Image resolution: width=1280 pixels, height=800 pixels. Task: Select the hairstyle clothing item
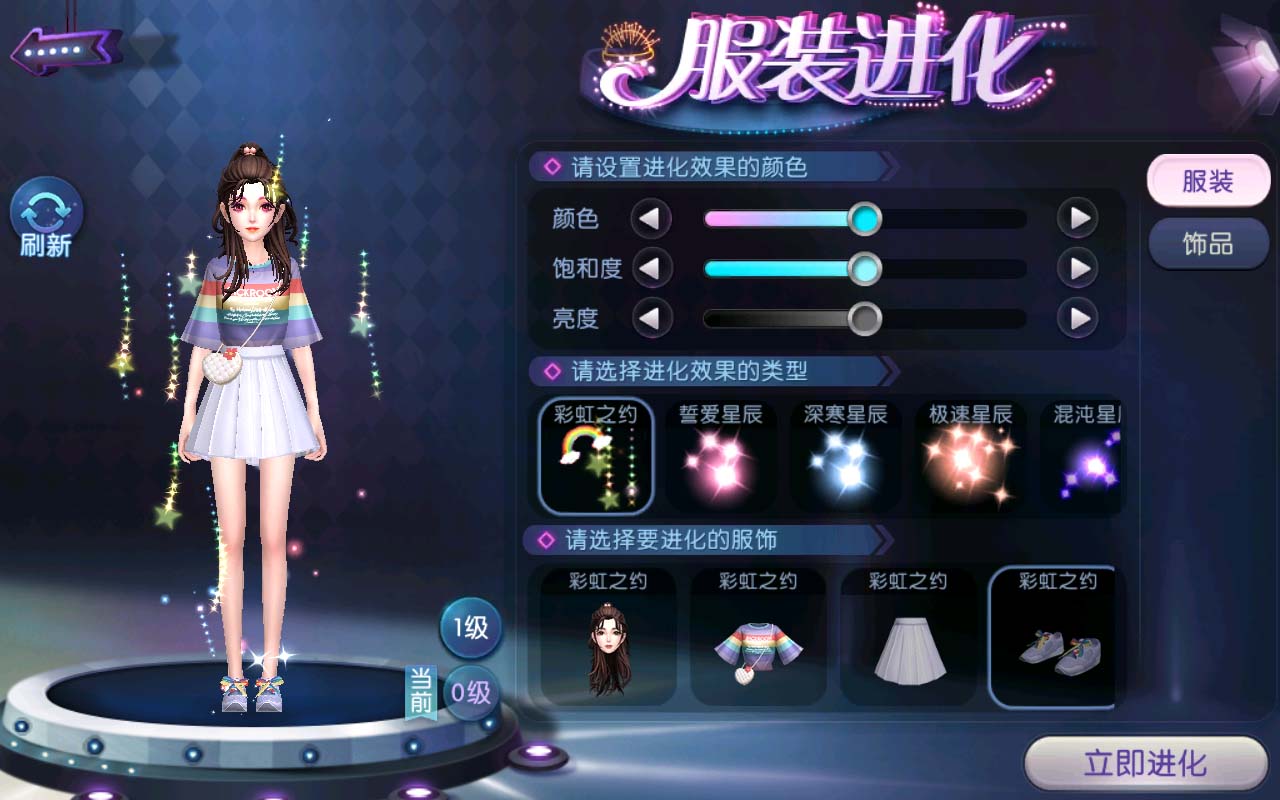(608, 636)
